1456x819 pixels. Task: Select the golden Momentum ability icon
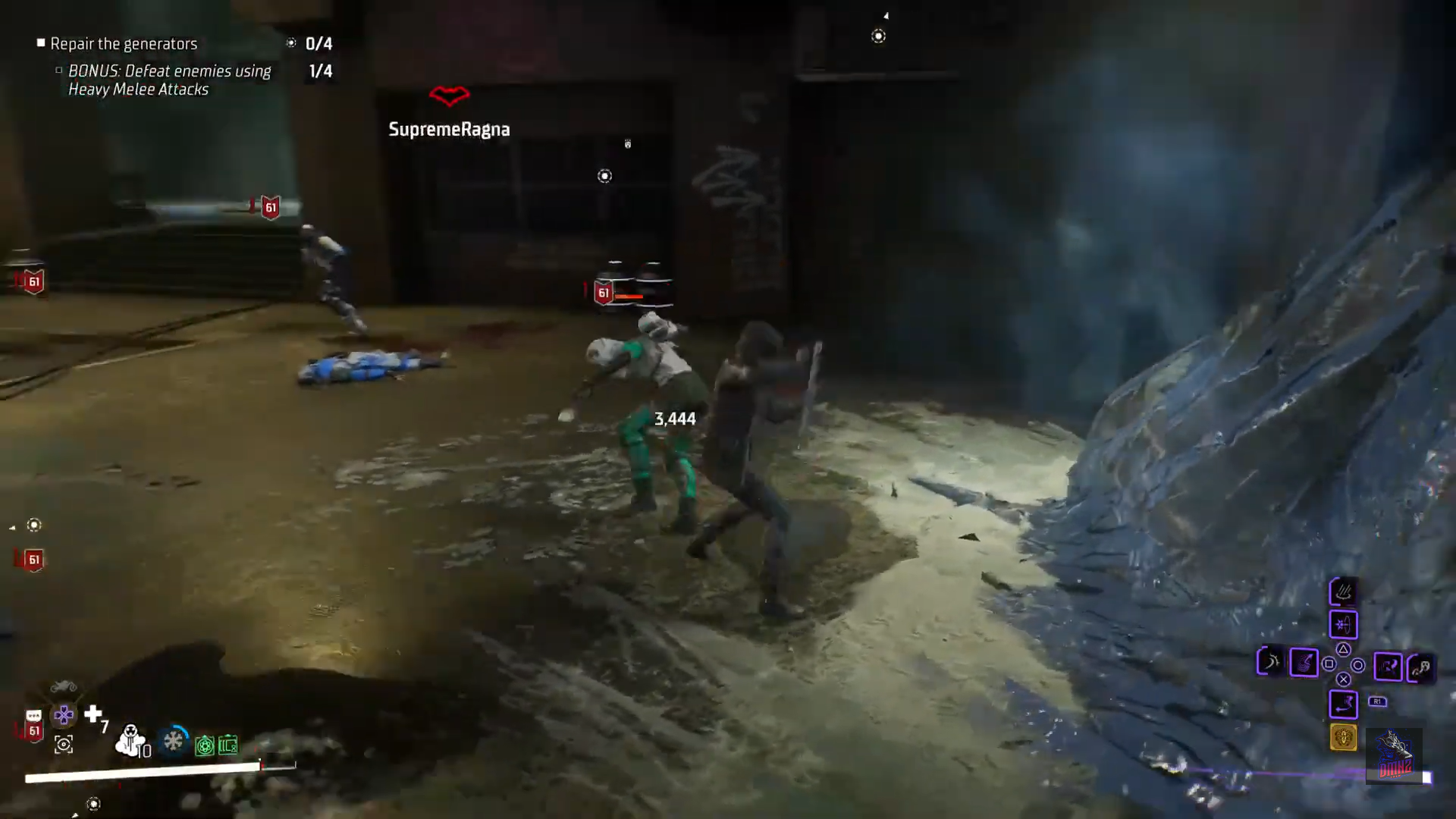click(1344, 737)
